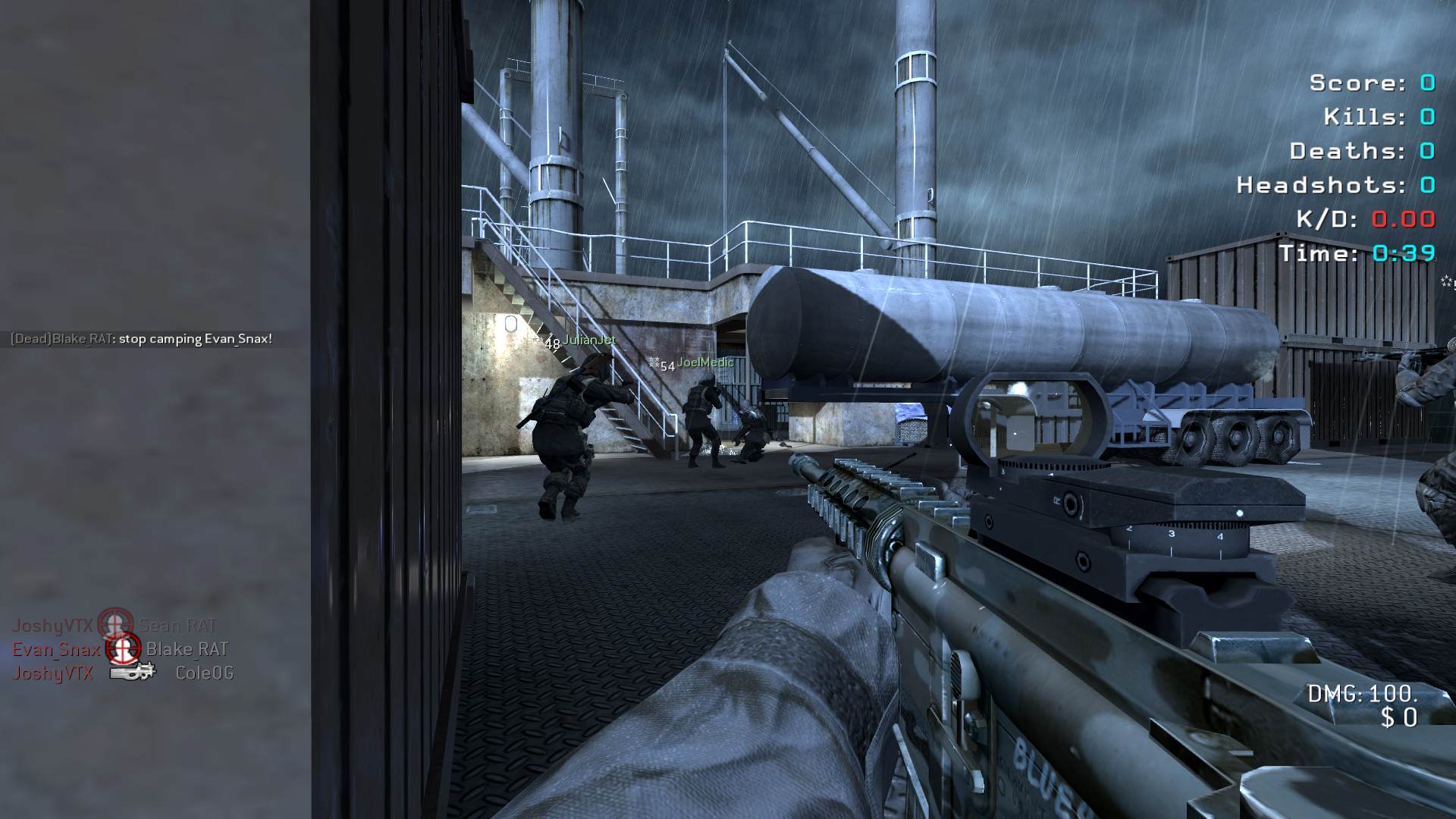The image size is (1456, 819).
Task: Select the JoelMedic teammate name tag
Action: pos(704,362)
